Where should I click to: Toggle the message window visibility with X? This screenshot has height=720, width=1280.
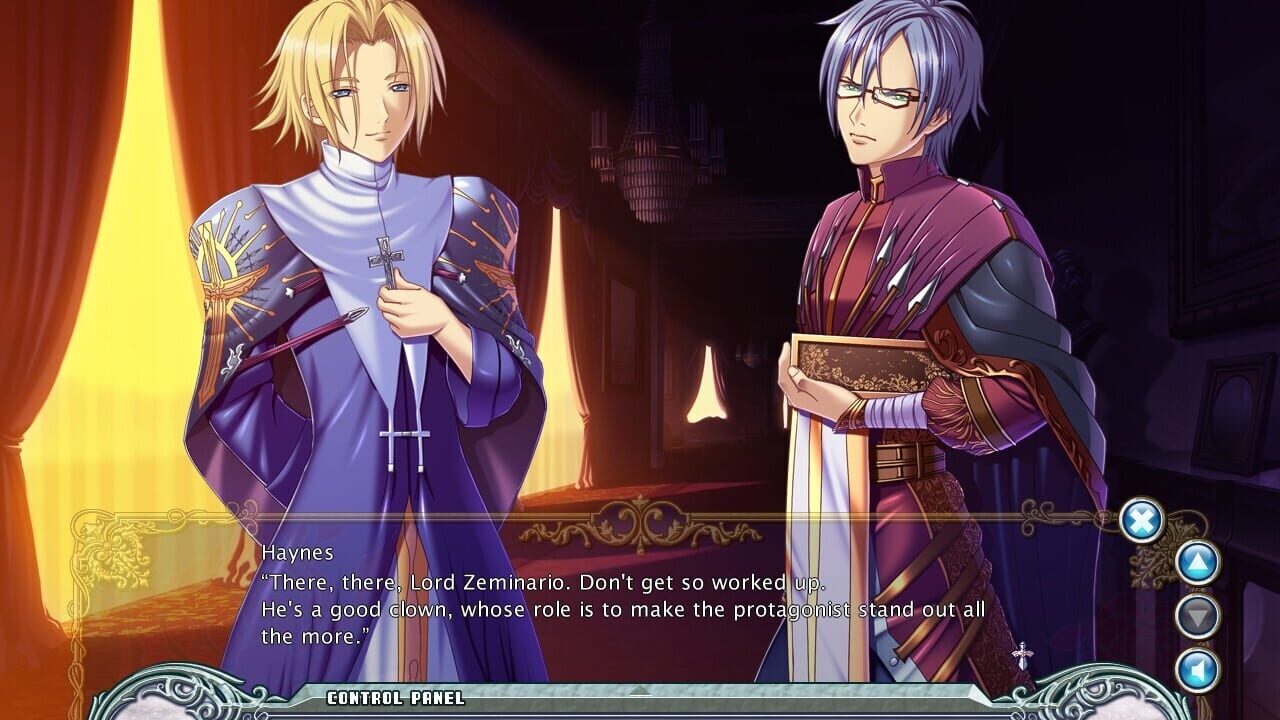[1140, 518]
